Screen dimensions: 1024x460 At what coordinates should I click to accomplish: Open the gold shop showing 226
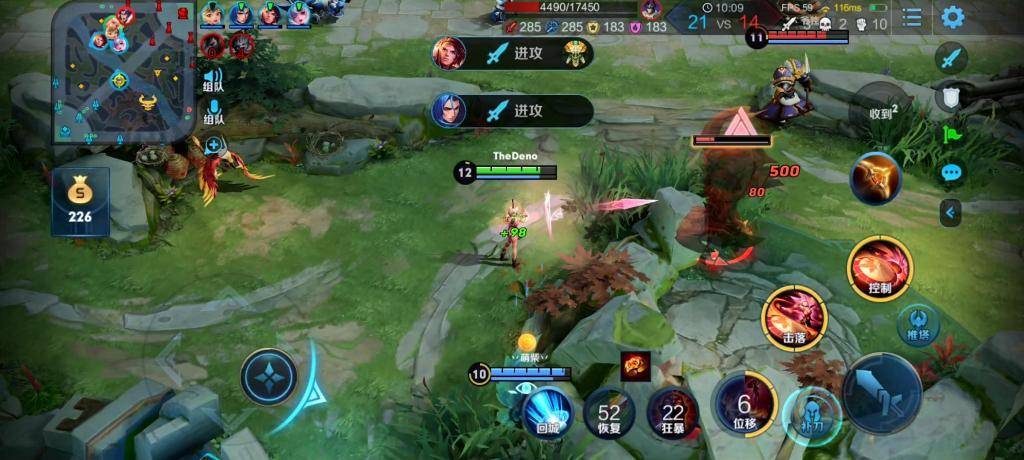tap(80, 203)
